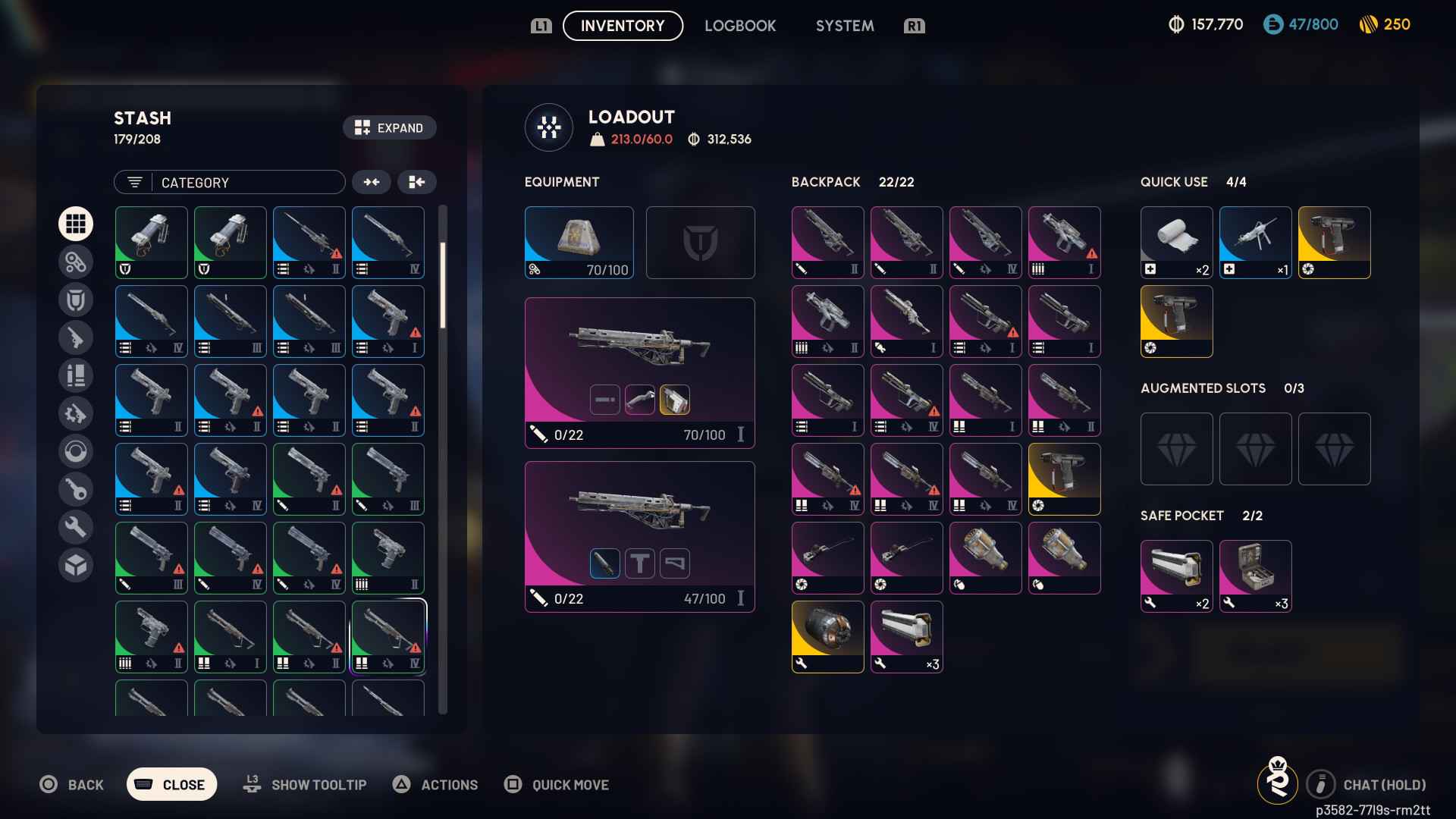Filter the Stash by armor with shield icon

click(76, 300)
